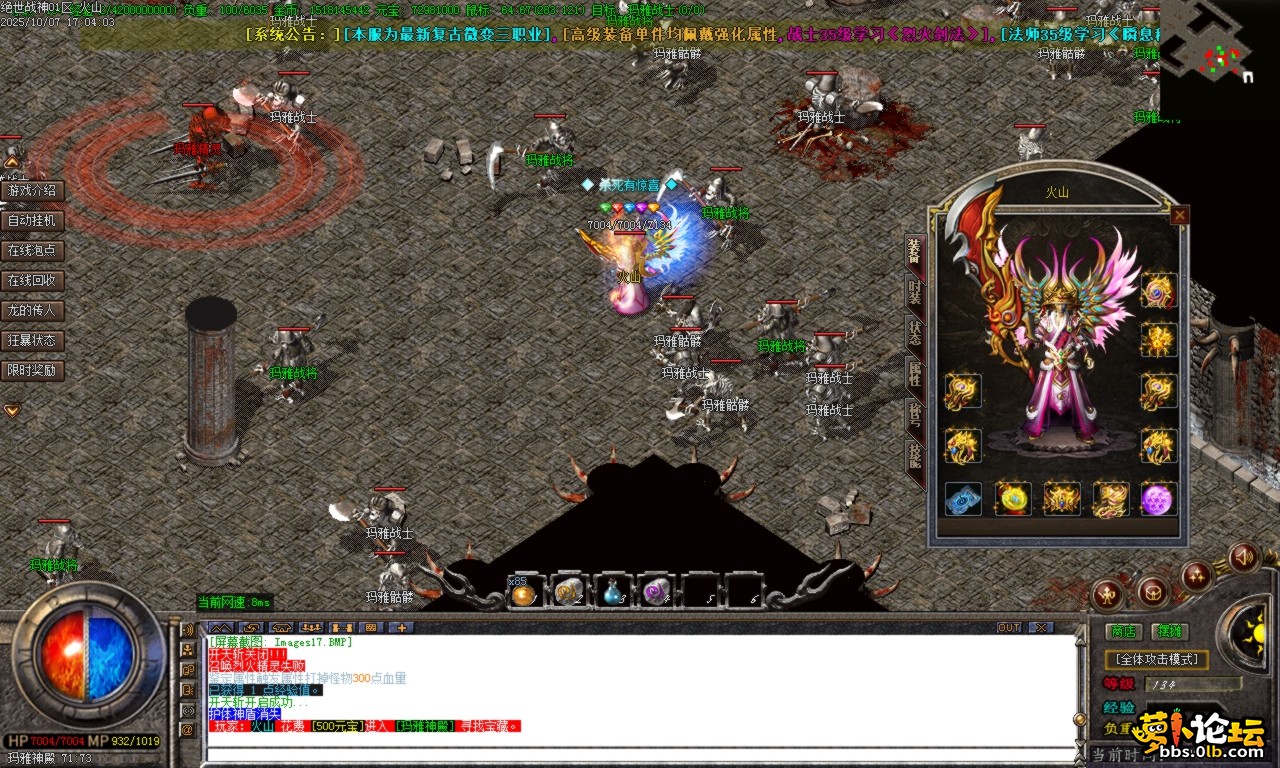1280x768 pixels.
Task: Activate the 自动挂机 auto-battle button
Action: click(x=33, y=221)
